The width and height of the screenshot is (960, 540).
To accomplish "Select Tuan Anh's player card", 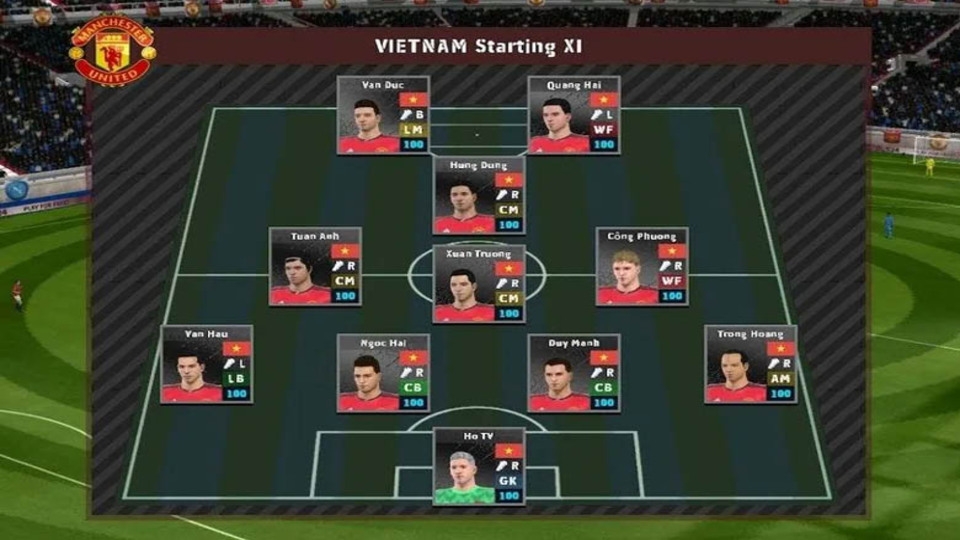I will click(x=315, y=267).
